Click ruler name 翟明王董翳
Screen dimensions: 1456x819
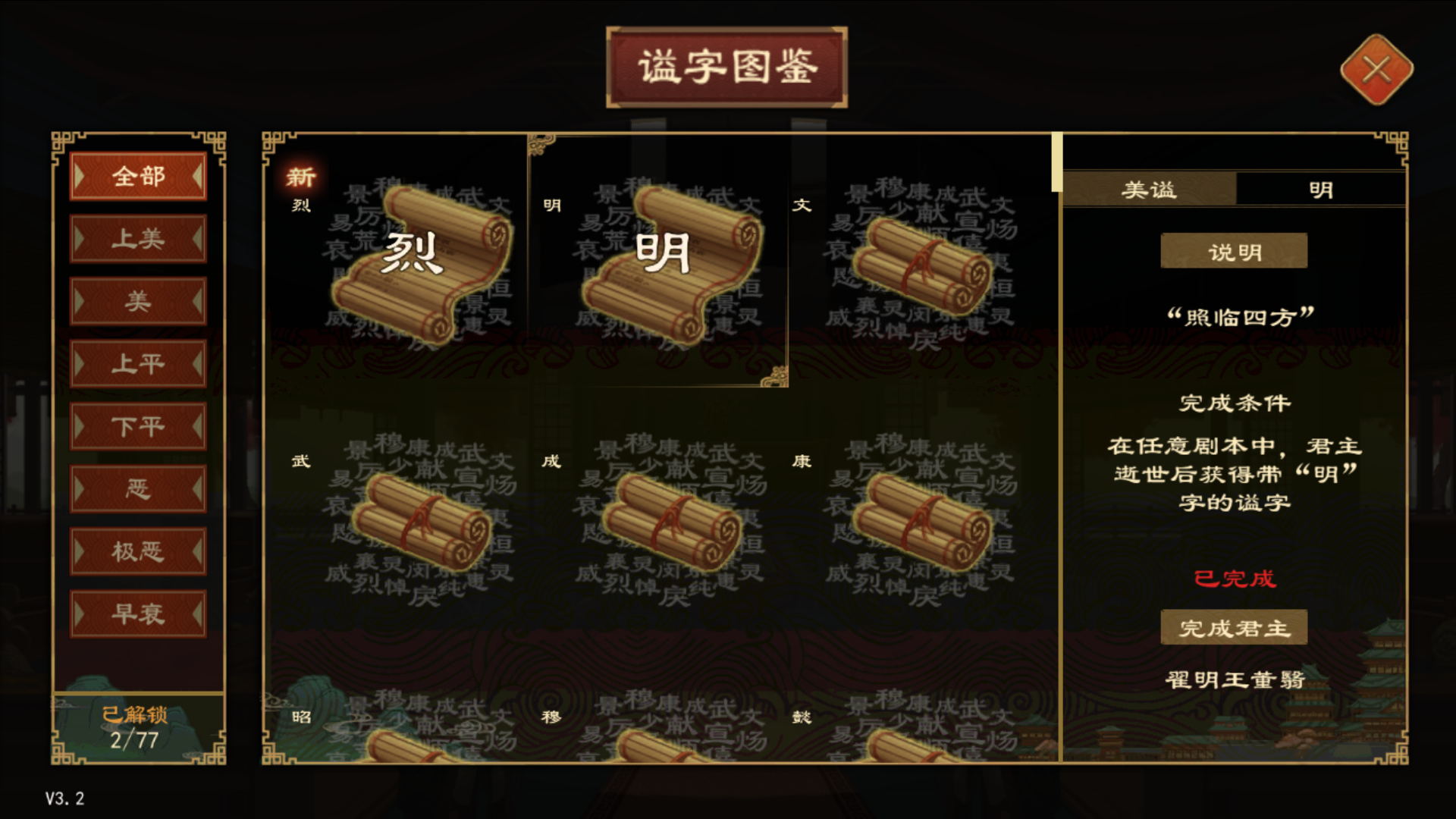tap(1234, 681)
